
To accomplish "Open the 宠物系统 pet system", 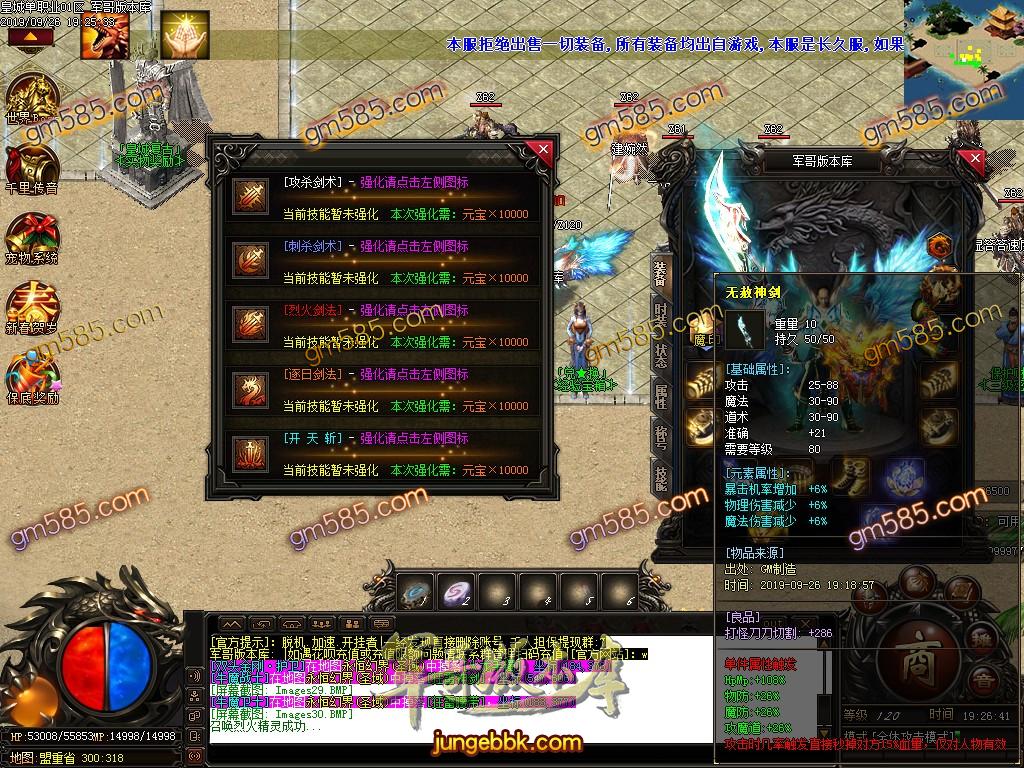I will coord(32,237).
